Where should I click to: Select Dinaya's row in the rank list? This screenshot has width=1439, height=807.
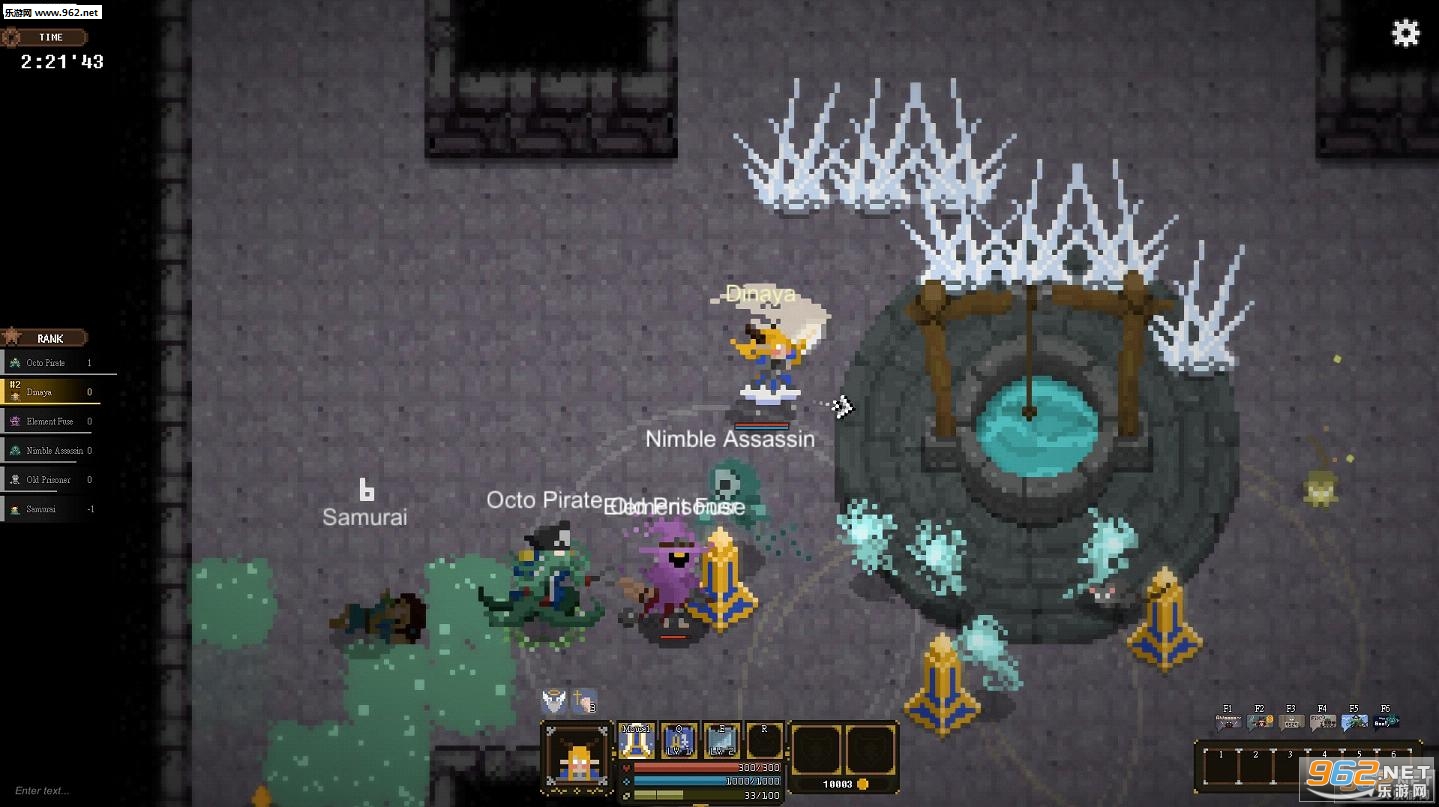50,392
